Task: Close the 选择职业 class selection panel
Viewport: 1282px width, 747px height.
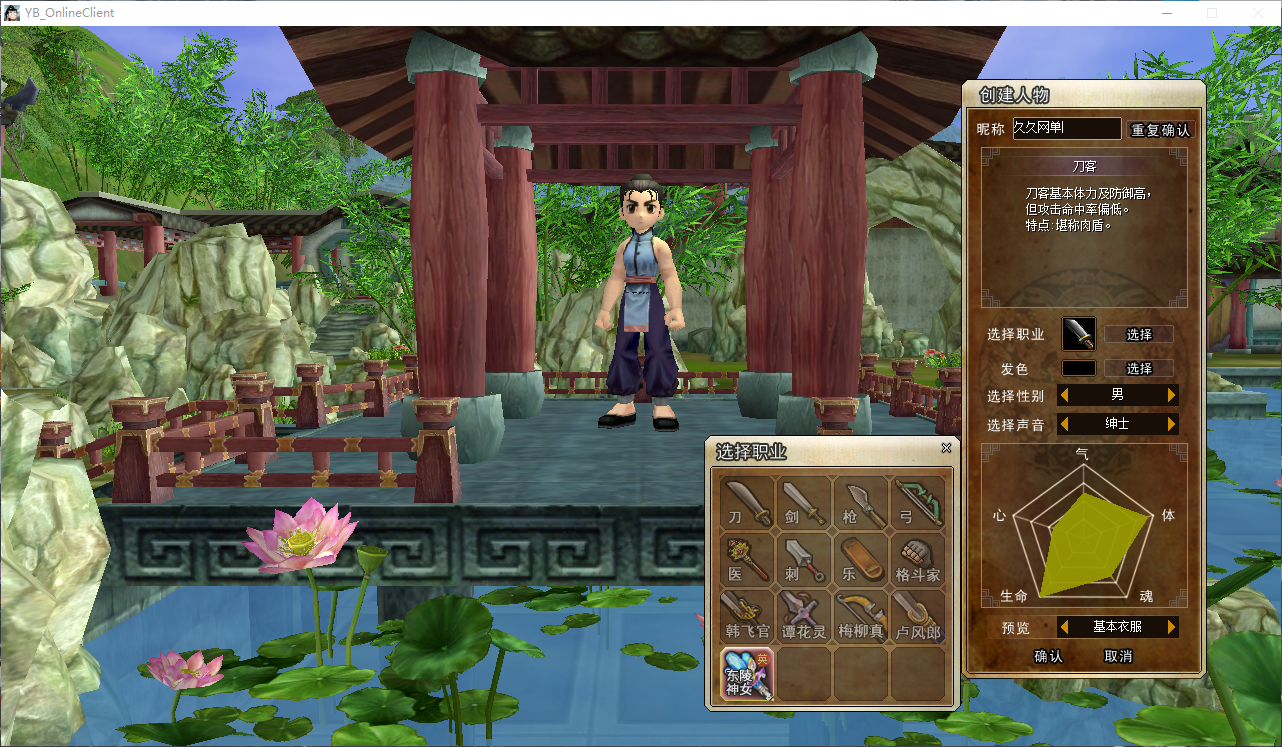Action: [x=946, y=449]
